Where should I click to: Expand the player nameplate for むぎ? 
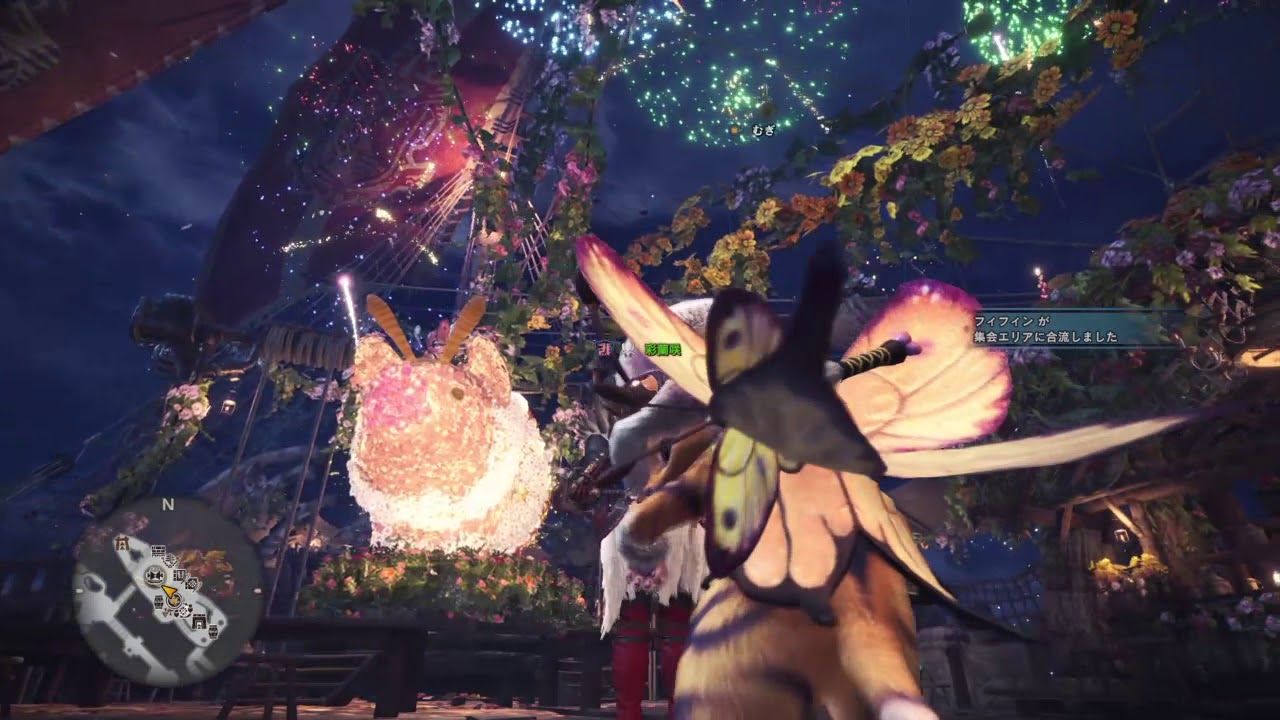pos(762,130)
